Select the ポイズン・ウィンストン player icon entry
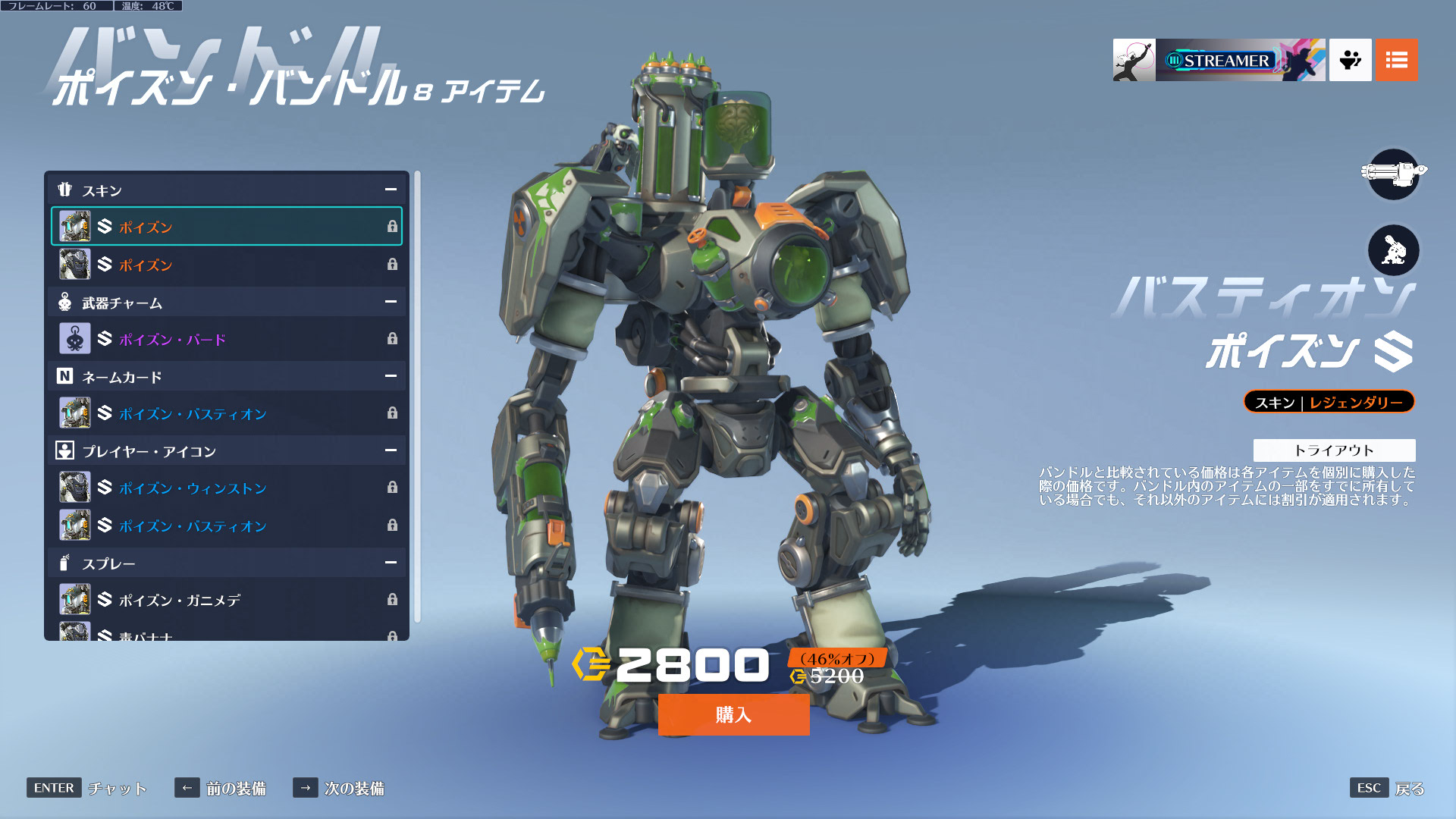 point(190,488)
